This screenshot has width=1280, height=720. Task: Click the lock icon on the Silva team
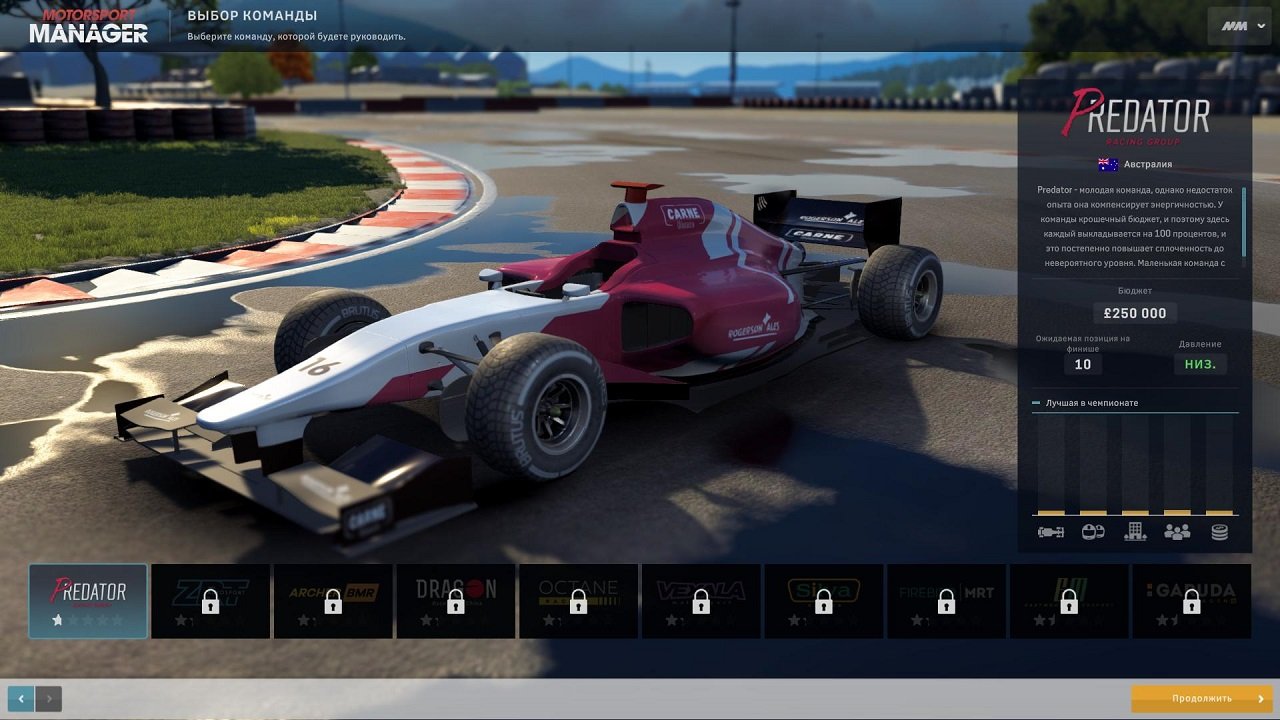point(824,603)
